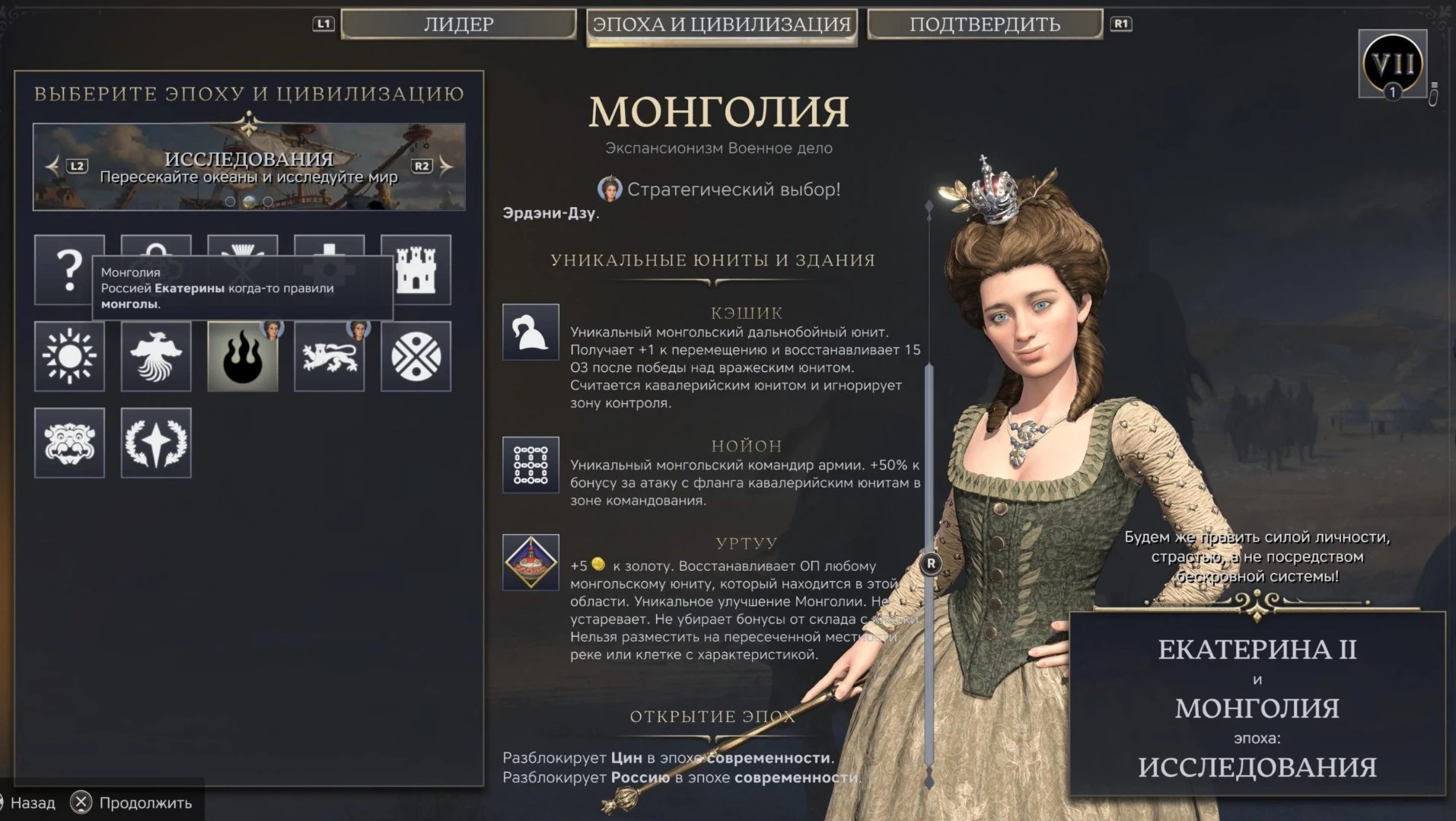The width and height of the screenshot is (1456, 821).
Task: Choose the lion mask face civilization tile
Action: coord(69,443)
